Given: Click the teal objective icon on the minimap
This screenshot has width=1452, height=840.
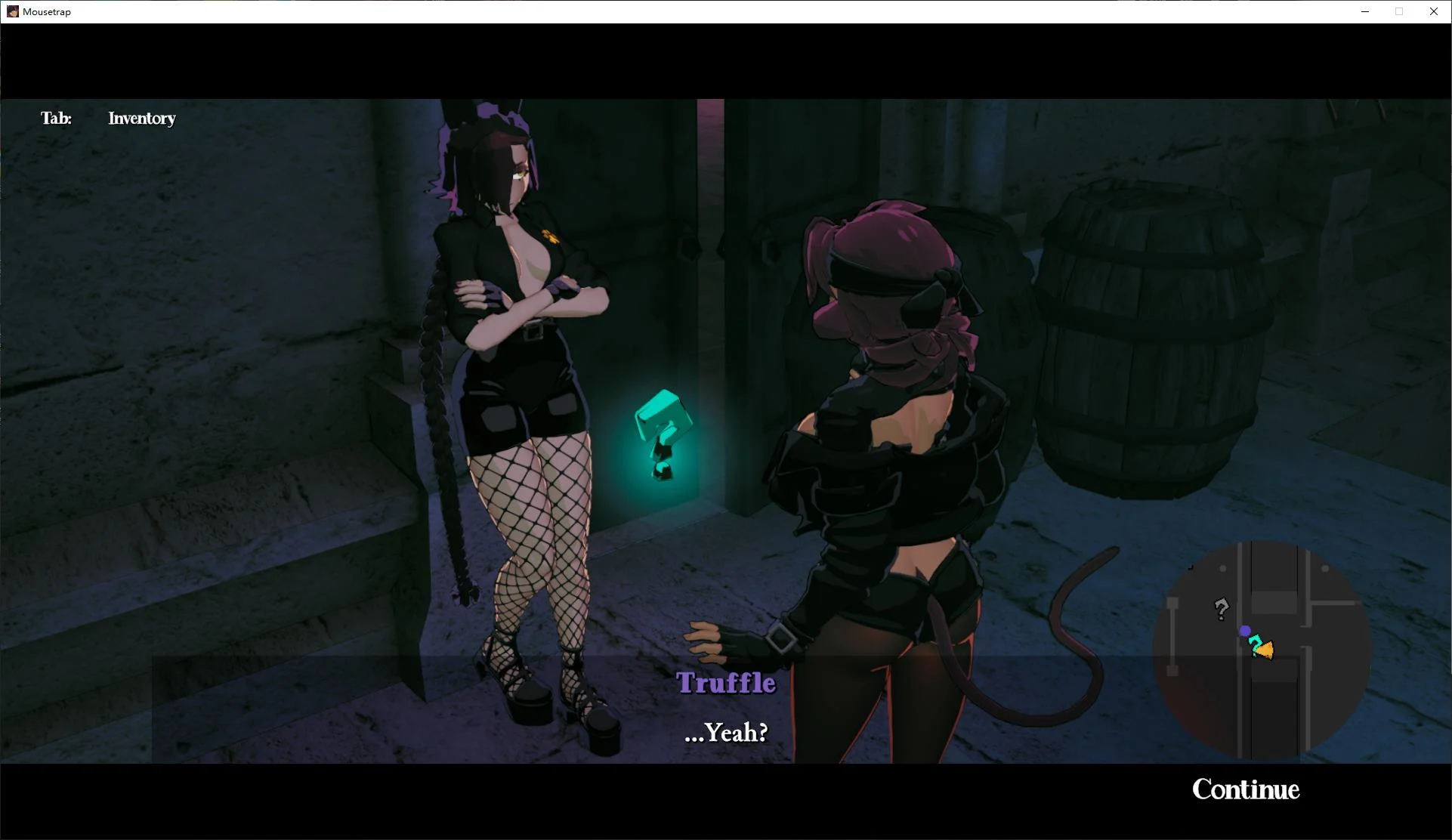Looking at the screenshot, I should tap(1255, 644).
